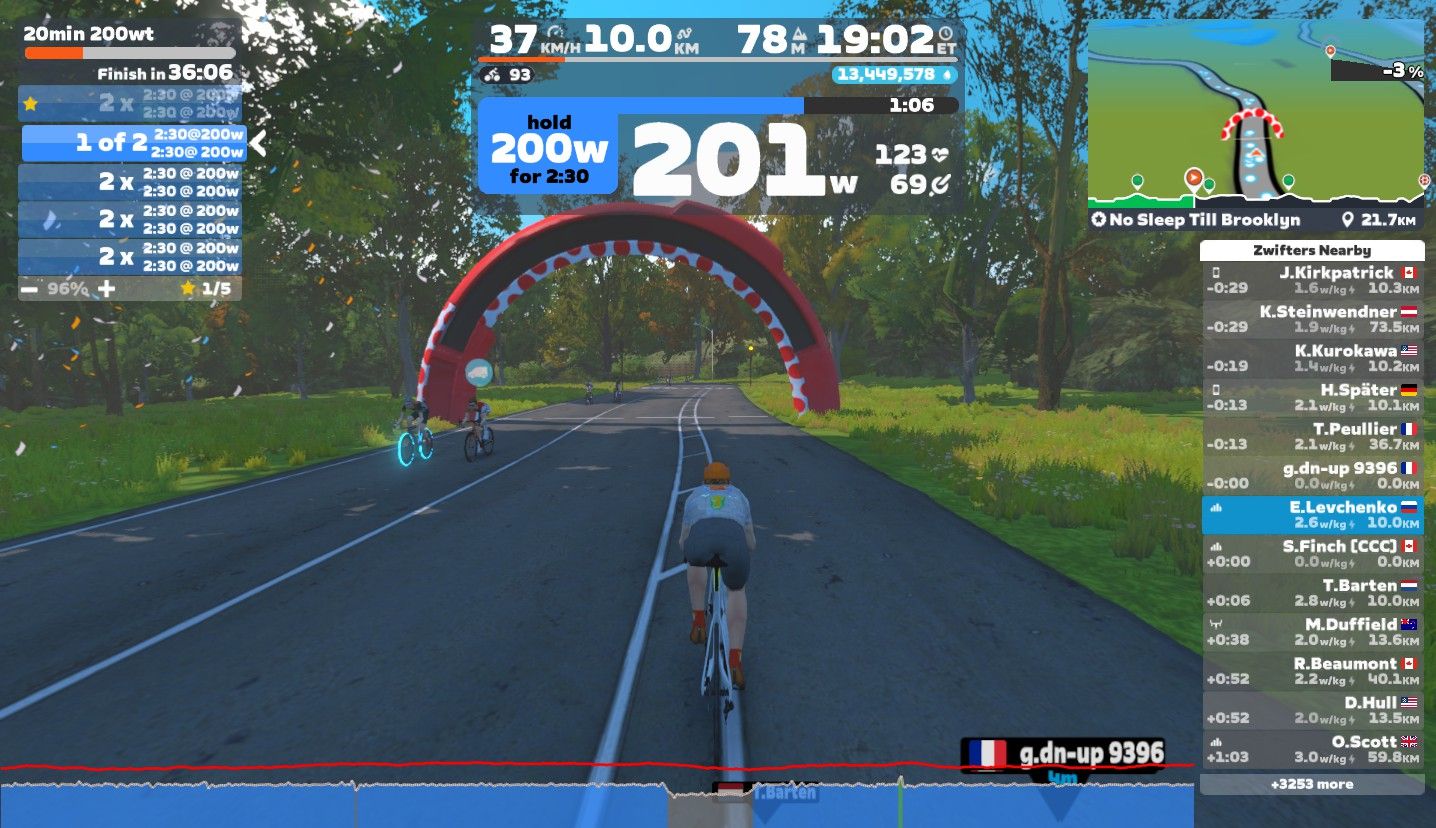Image resolution: width=1436 pixels, height=828 pixels.
Task: Select rider K.Kurokawa in the list
Action: [x=1311, y=359]
